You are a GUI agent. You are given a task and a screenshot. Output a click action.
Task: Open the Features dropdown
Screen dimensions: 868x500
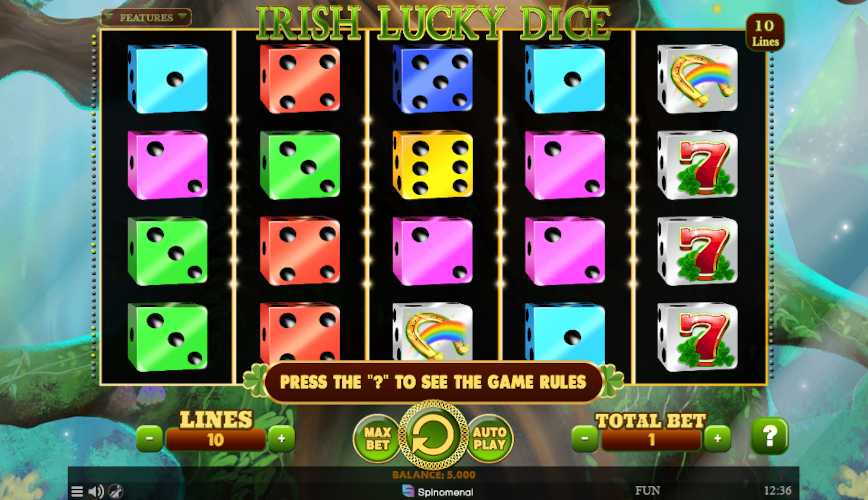tap(146, 17)
